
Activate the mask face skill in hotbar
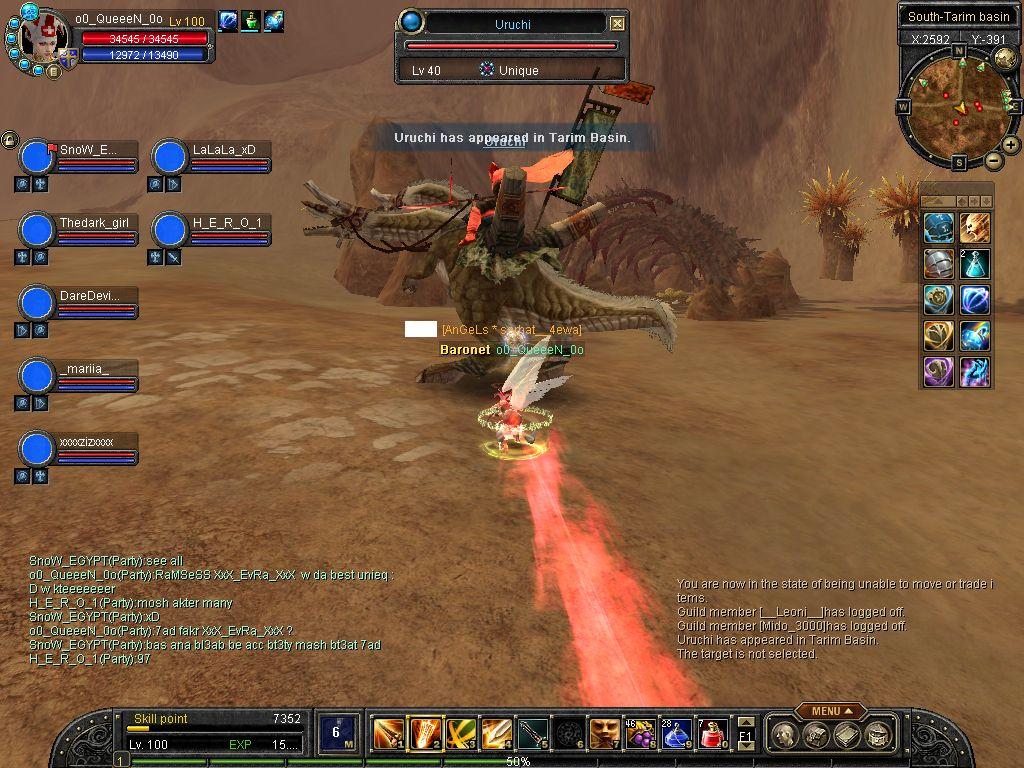coord(604,734)
